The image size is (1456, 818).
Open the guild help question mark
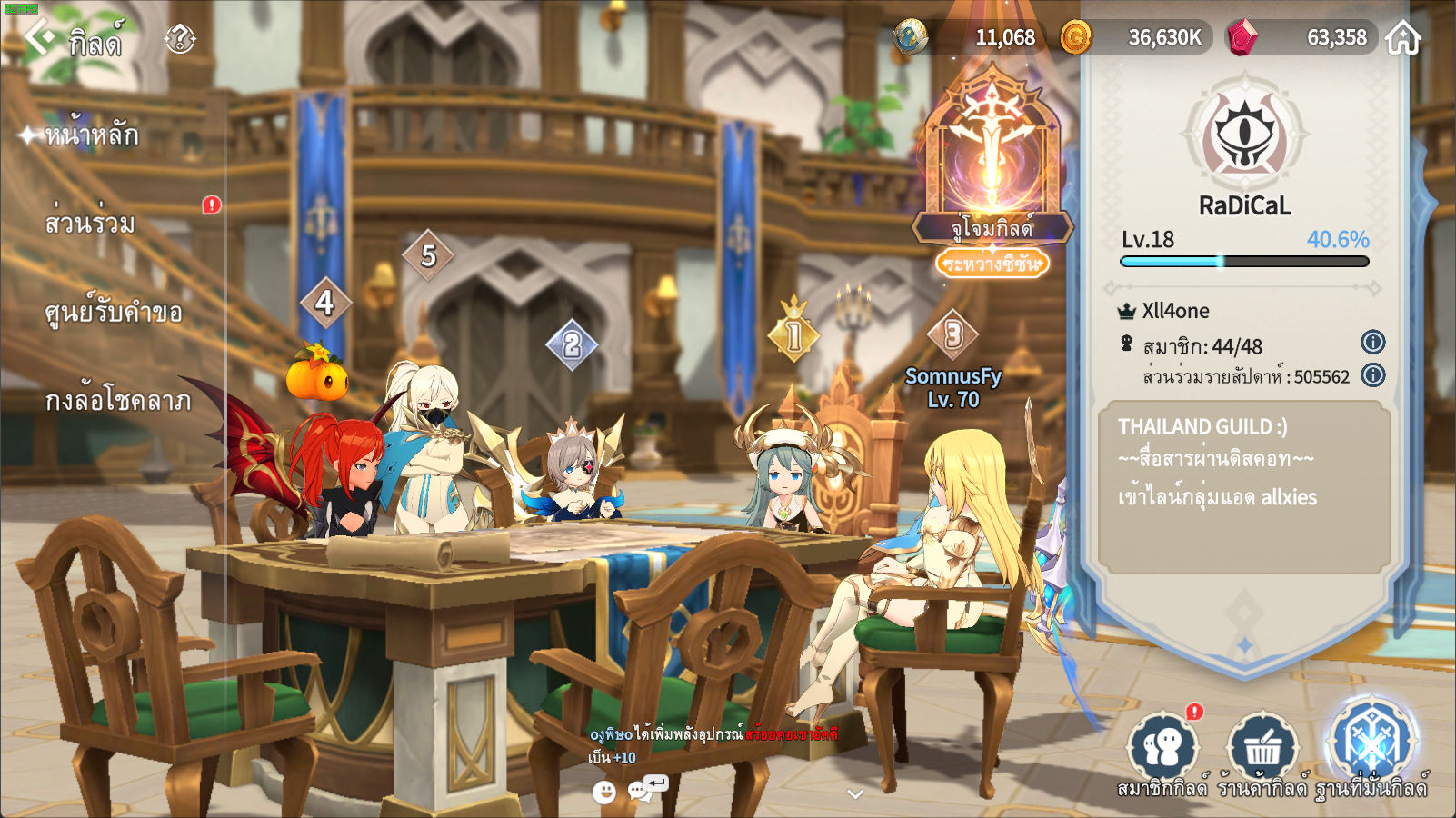[180, 38]
